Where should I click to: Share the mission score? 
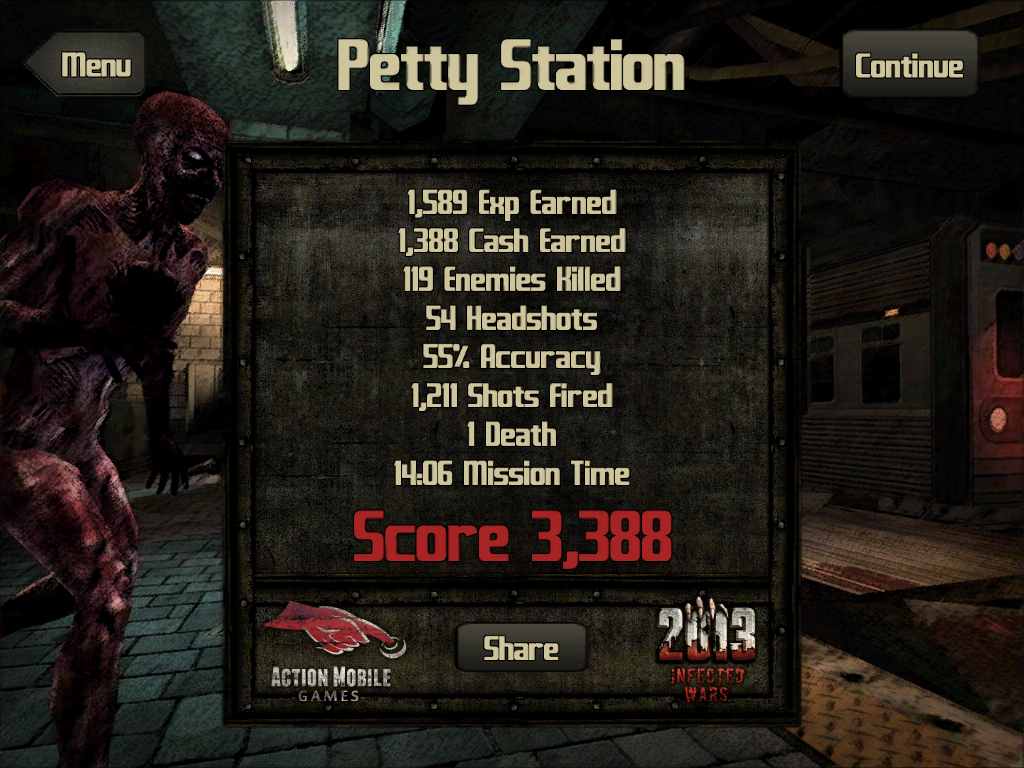pos(521,648)
